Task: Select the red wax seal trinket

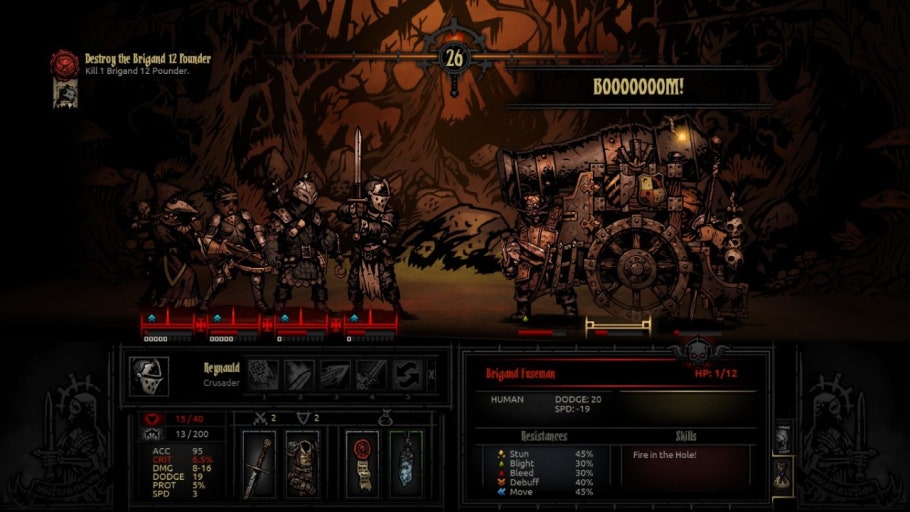Action: point(361,463)
